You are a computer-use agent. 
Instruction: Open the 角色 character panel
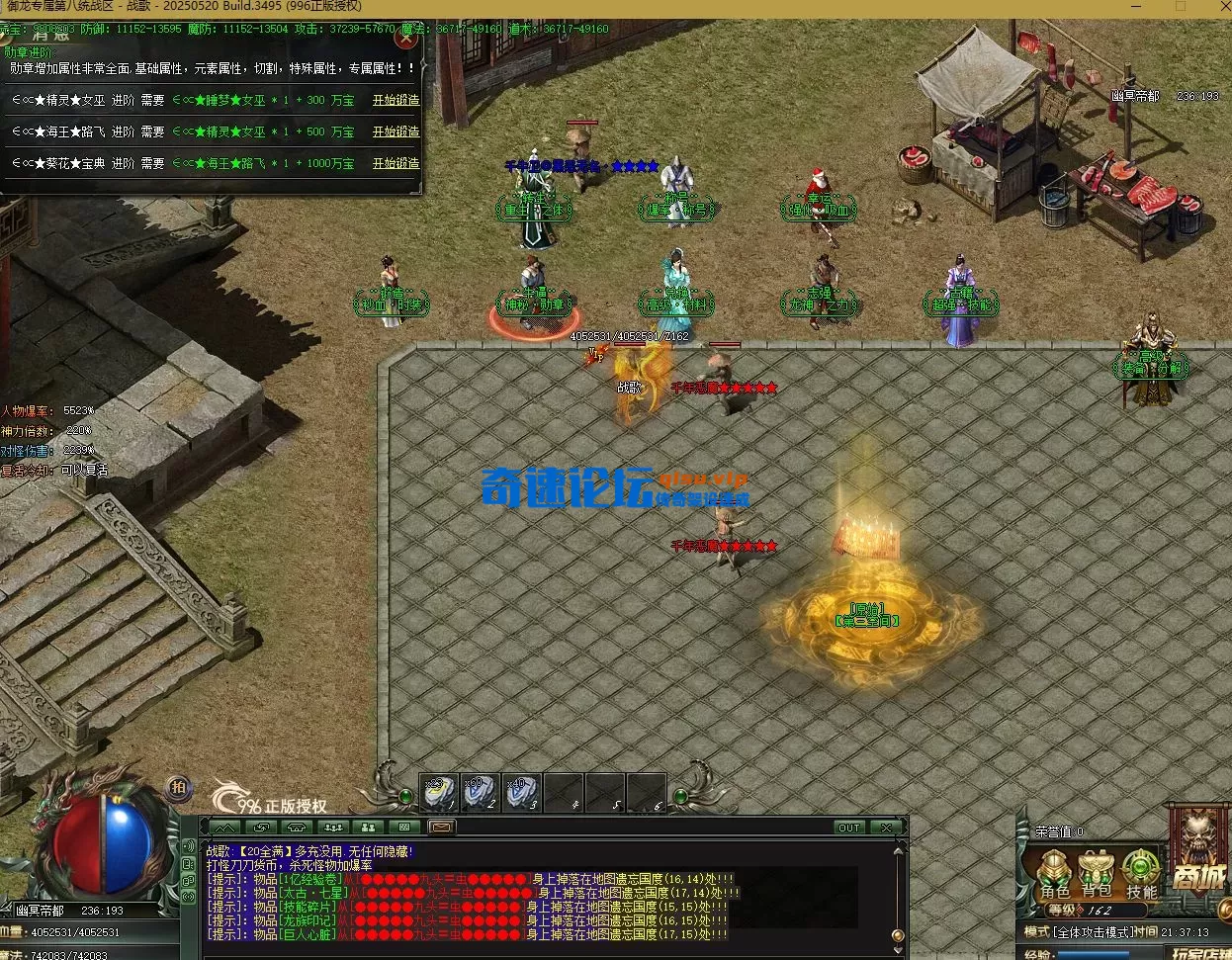click(x=1055, y=875)
